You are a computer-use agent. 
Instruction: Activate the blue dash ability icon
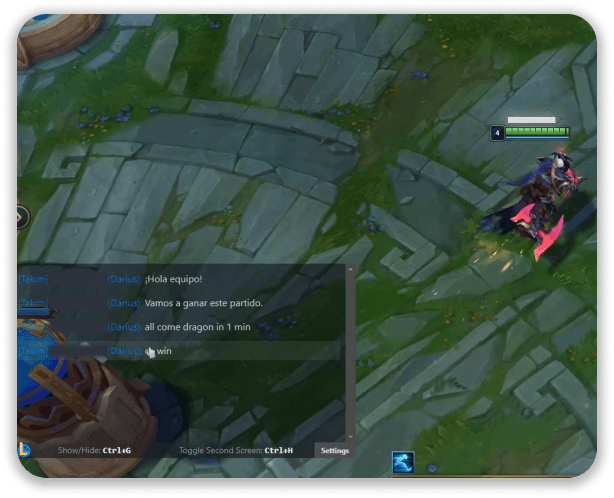[402, 462]
